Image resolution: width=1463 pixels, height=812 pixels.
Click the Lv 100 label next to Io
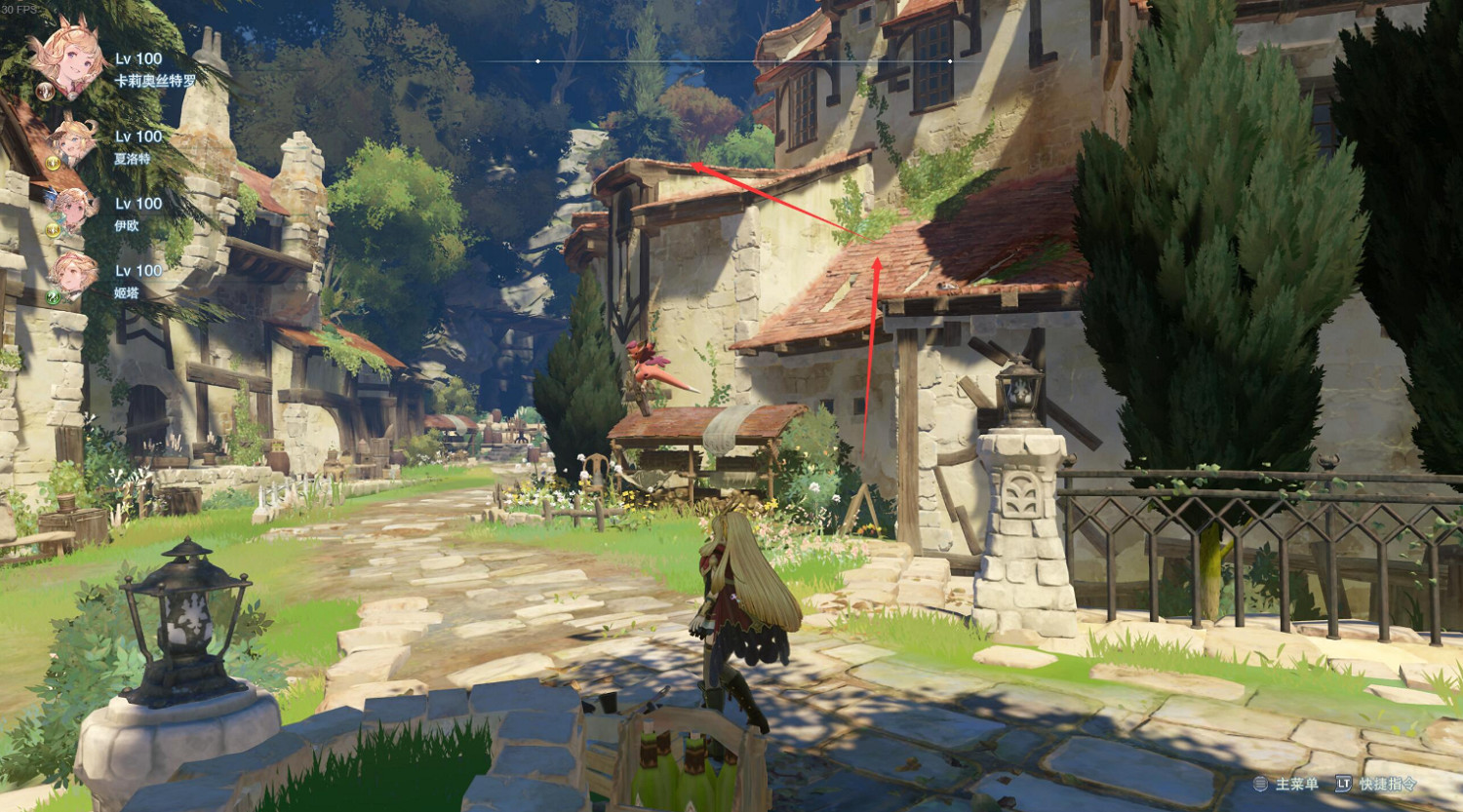[x=138, y=203]
